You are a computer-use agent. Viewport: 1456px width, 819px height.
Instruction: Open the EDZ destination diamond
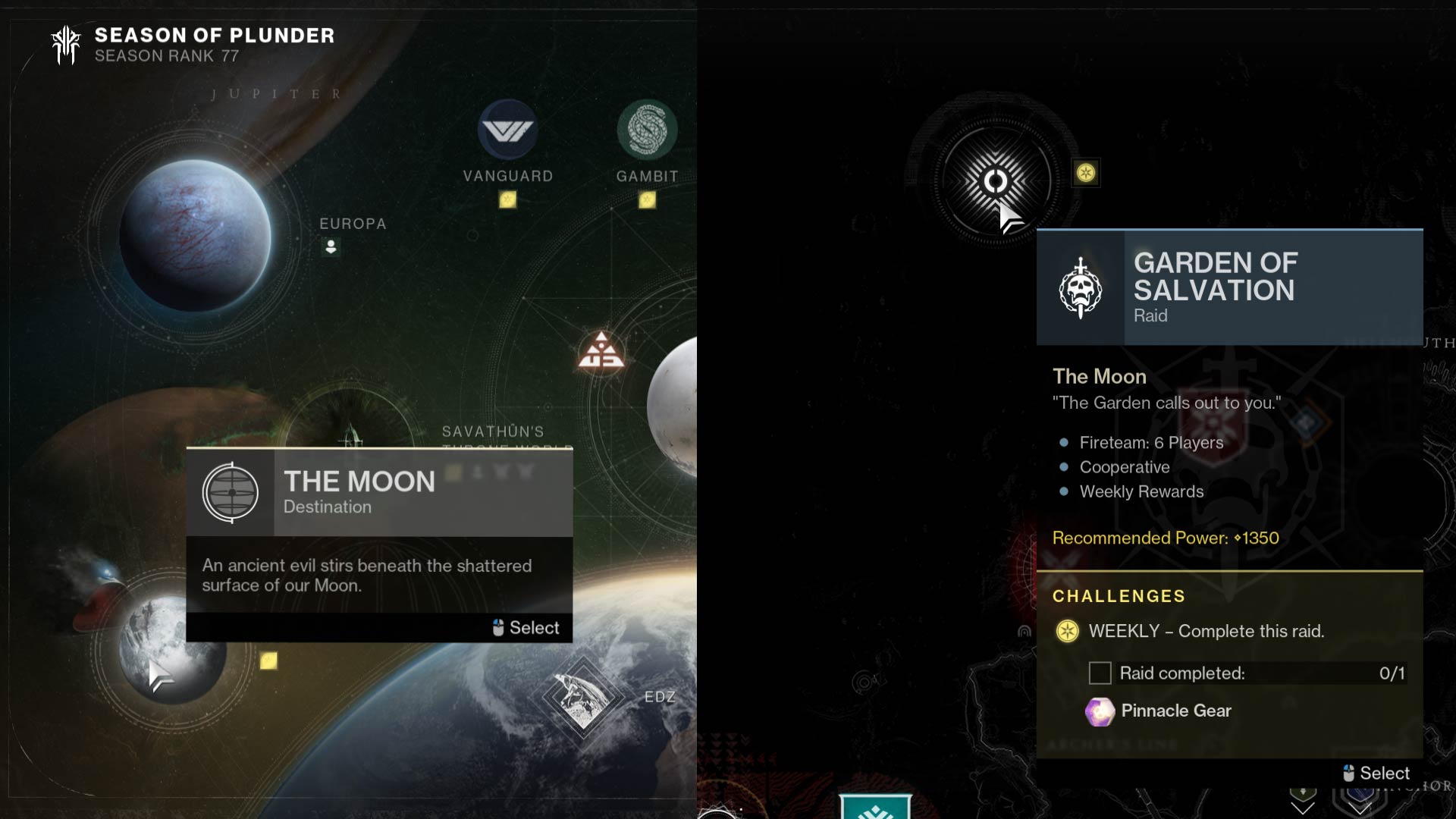(x=582, y=696)
